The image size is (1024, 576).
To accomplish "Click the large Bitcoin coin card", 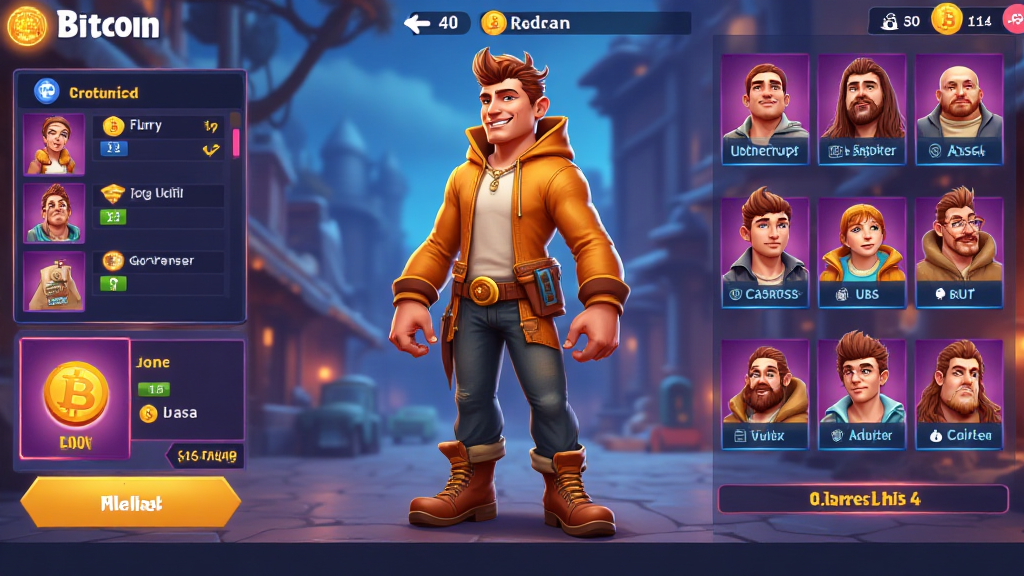I will coord(75,398).
